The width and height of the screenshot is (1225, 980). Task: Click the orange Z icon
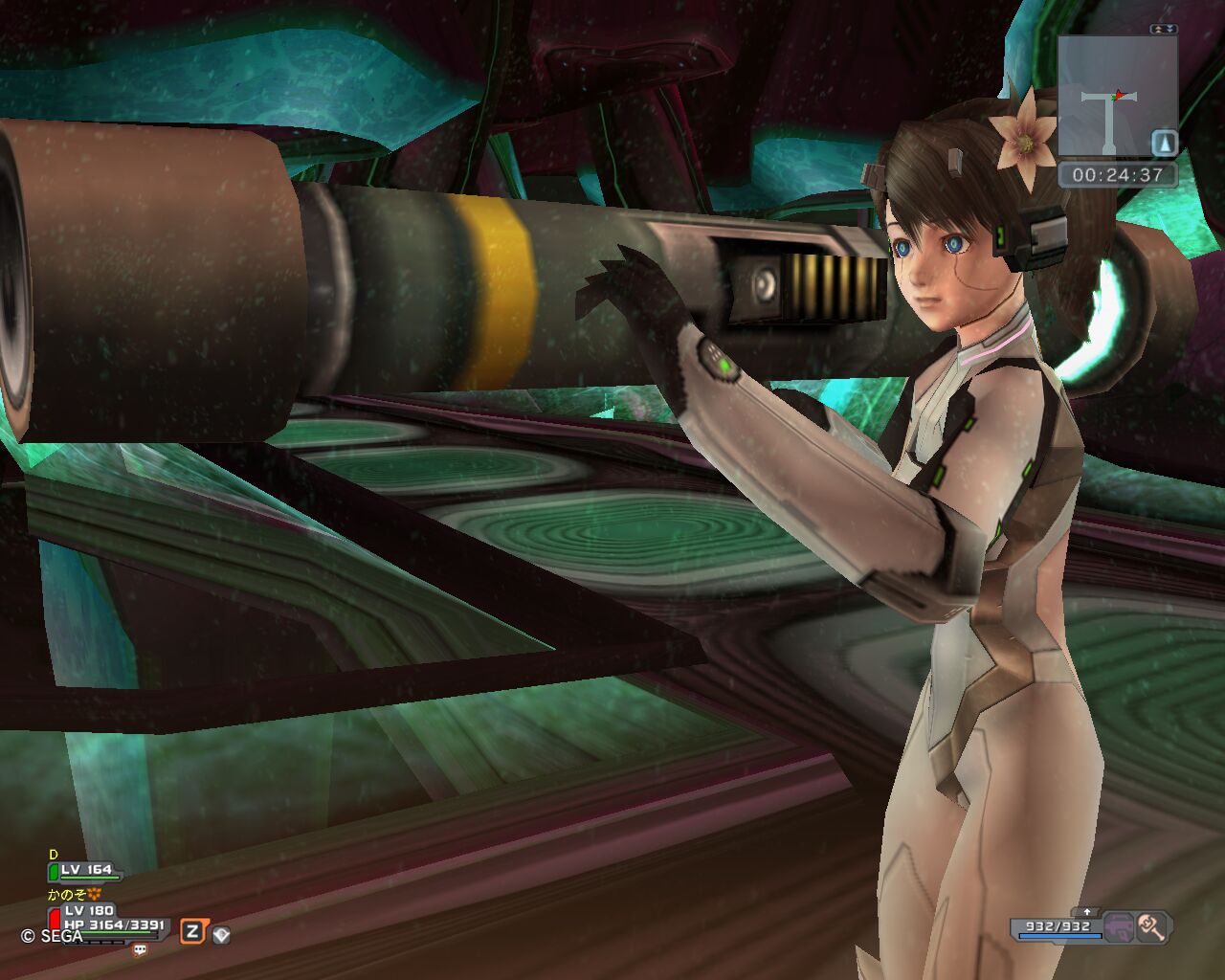[192, 931]
